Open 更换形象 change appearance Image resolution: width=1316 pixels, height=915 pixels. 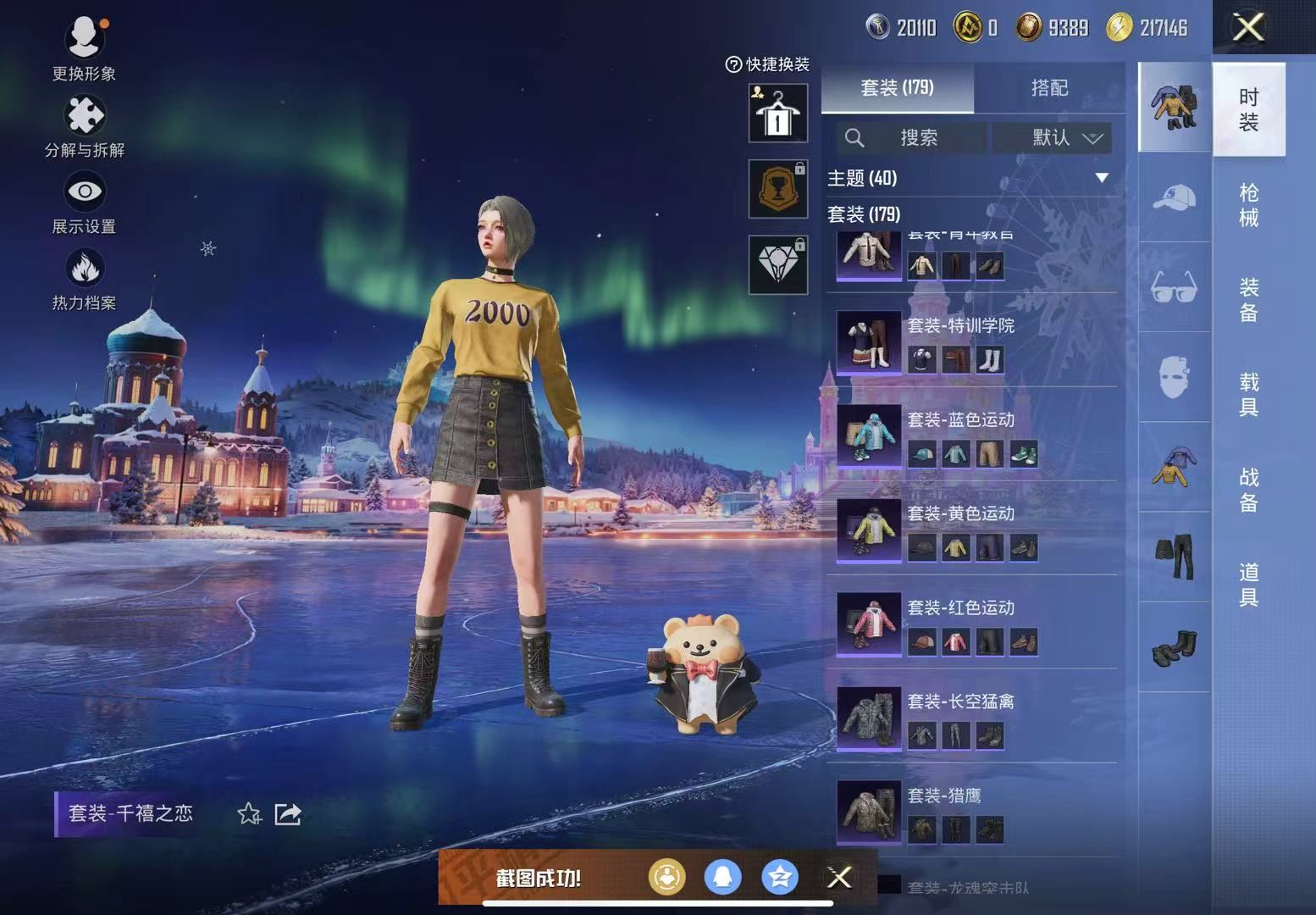[x=84, y=48]
